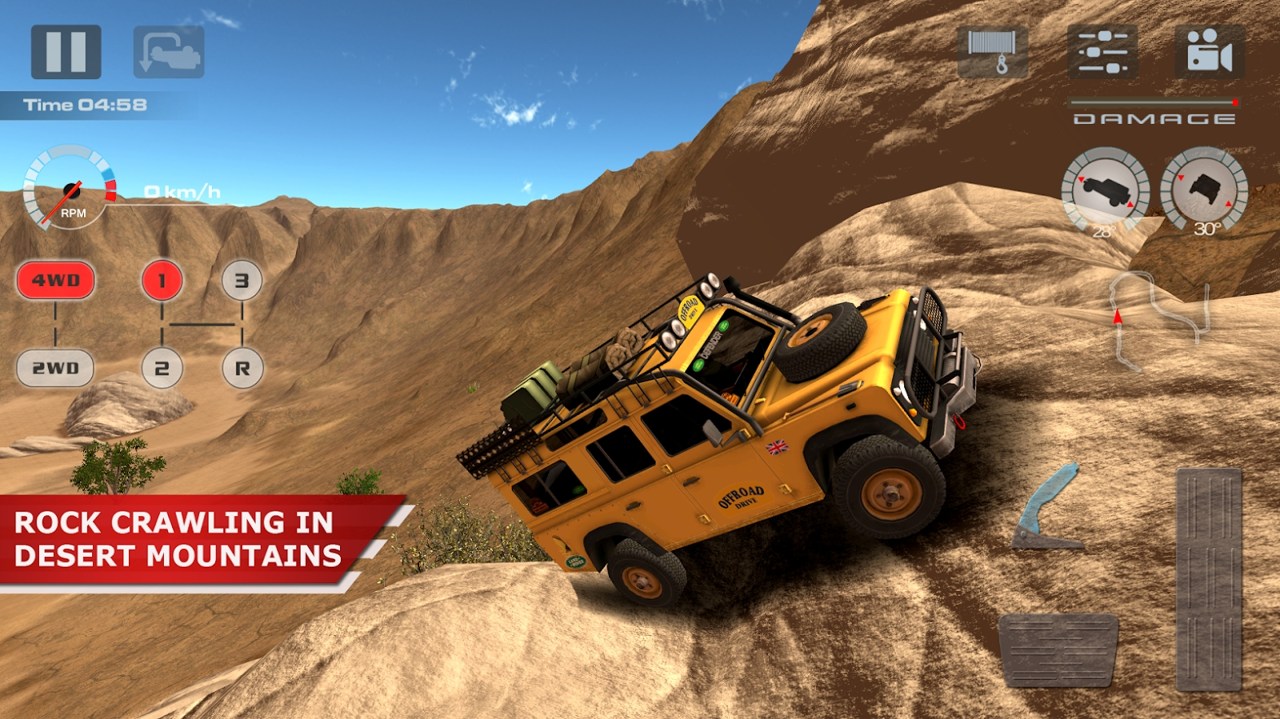
Task: Activate the winch hook button
Action: click(x=993, y=52)
